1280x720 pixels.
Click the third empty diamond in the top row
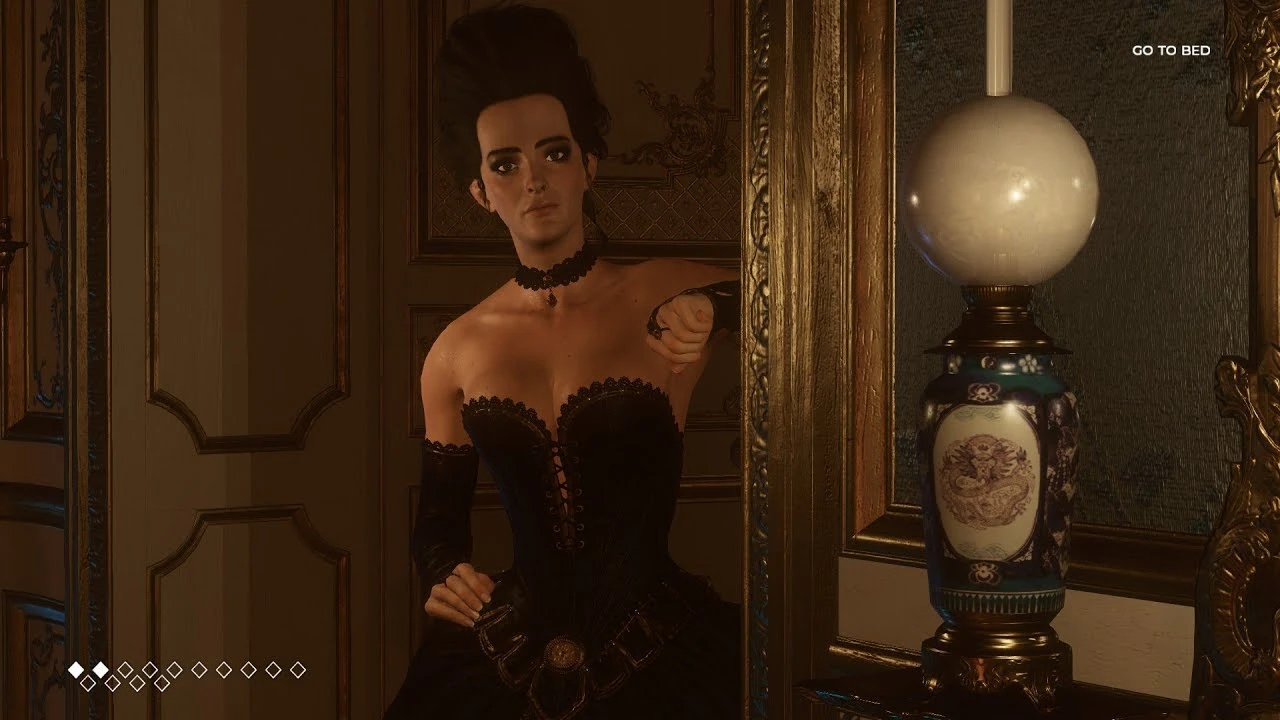tap(175, 668)
